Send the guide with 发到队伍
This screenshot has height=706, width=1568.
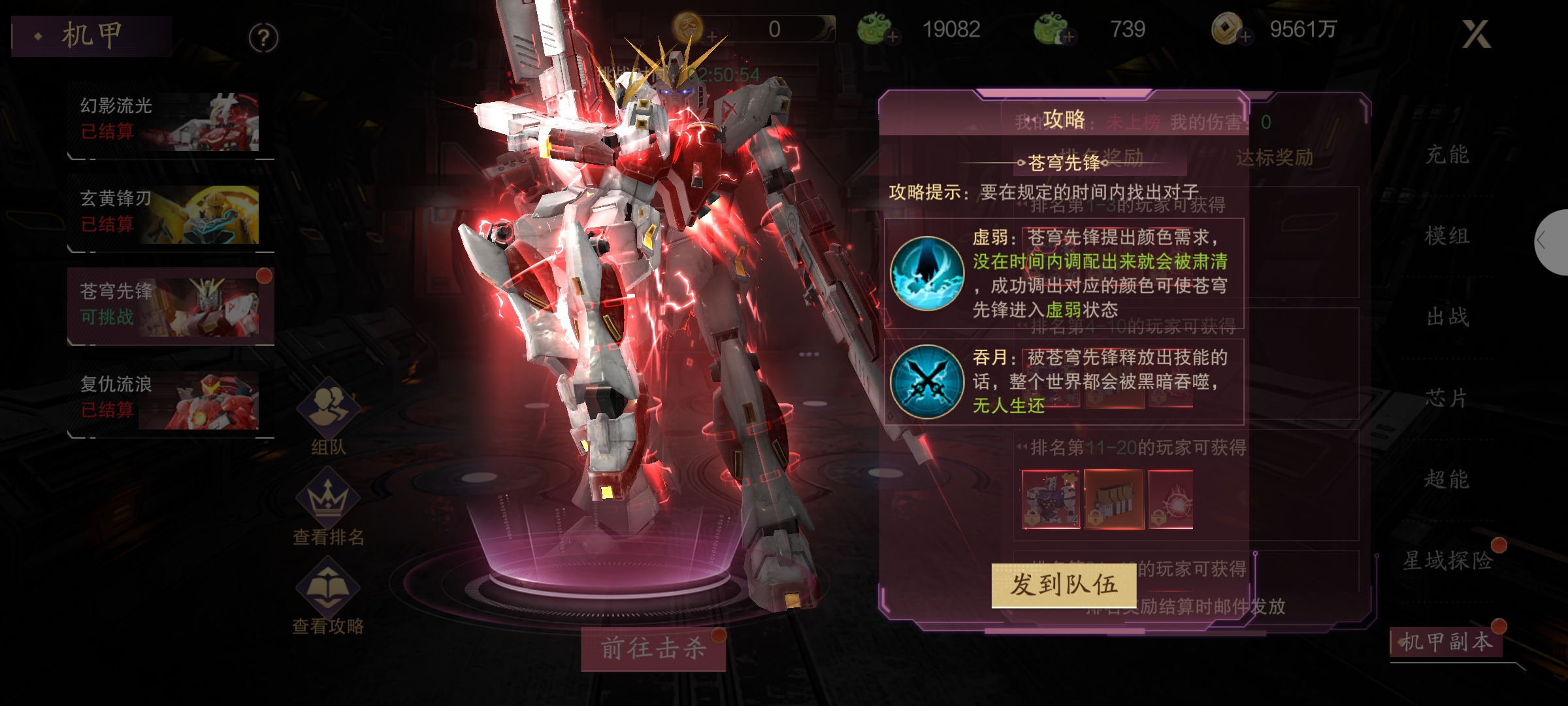click(x=1064, y=585)
